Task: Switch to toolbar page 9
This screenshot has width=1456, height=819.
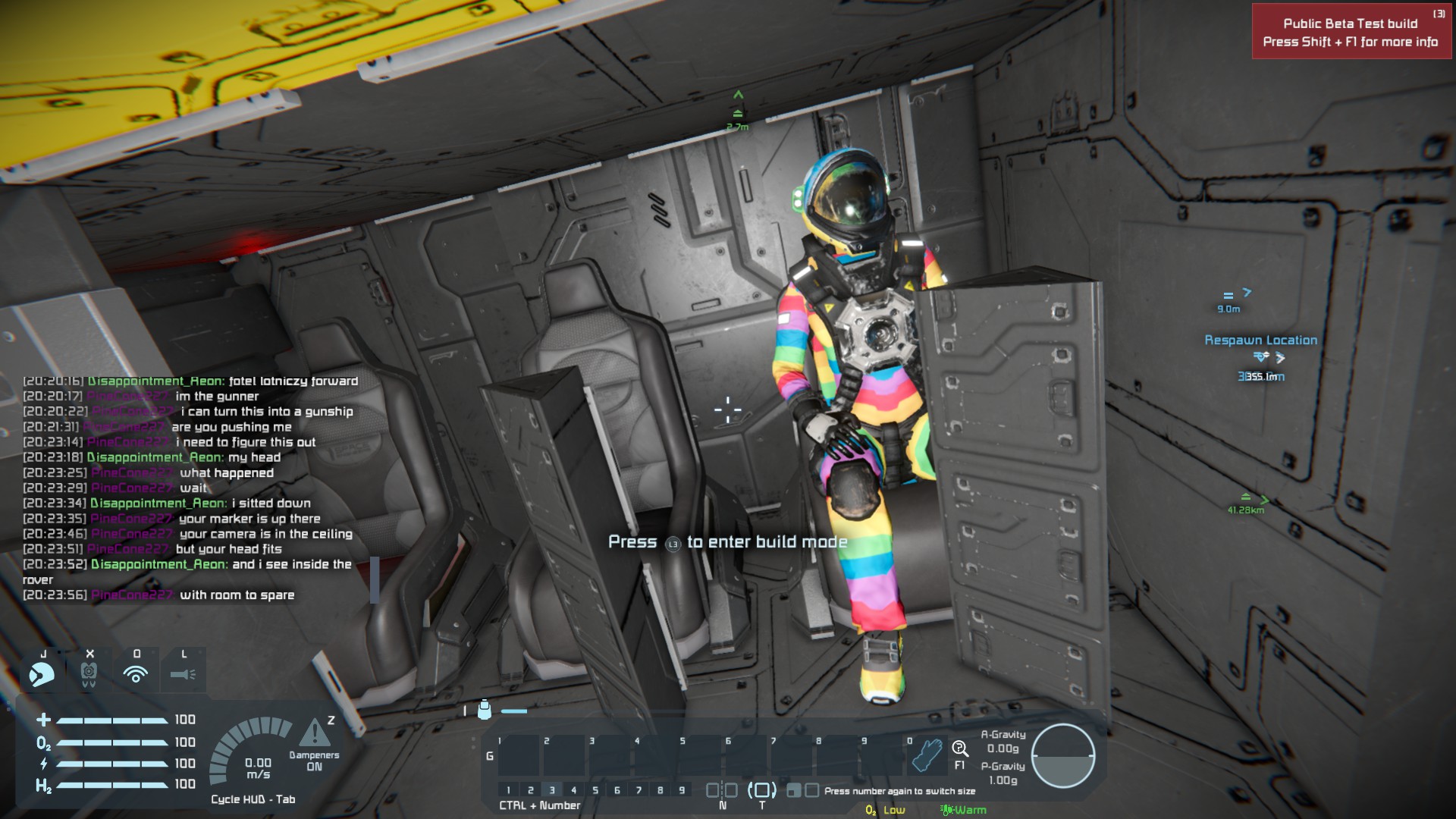Action: pos(682,790)
